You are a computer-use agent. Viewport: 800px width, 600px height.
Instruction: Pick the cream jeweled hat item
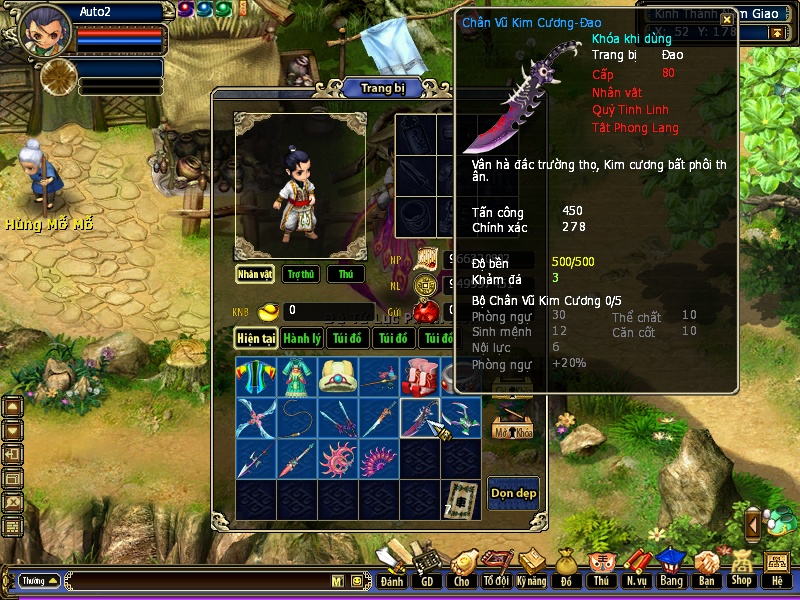338,377
